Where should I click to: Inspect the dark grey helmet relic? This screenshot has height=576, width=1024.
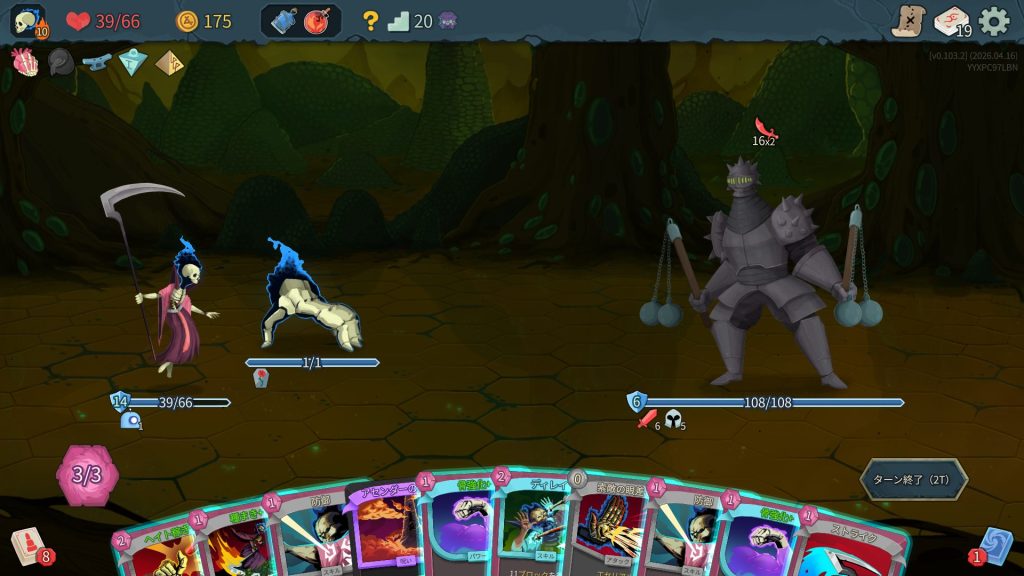point(60,62)
